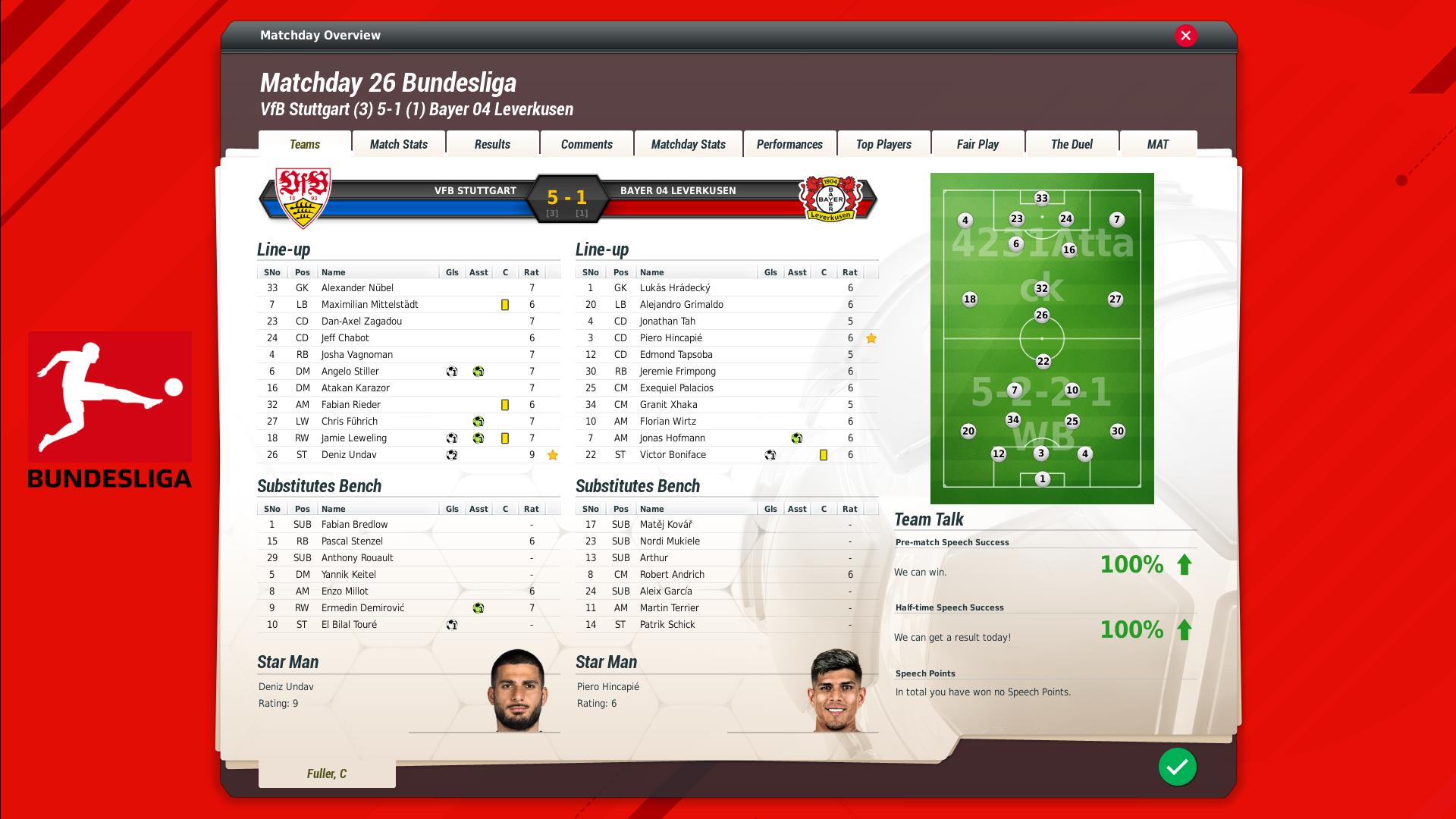Switch to the Fair Play tab

point(977,144)
